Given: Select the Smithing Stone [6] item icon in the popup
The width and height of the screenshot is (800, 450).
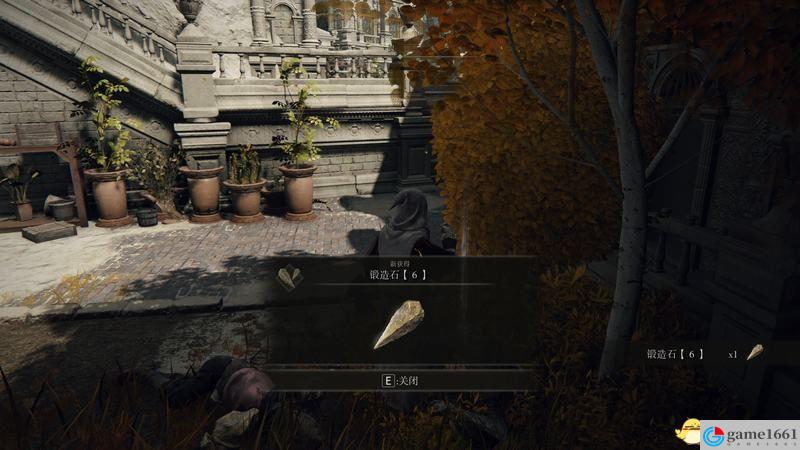Looking at the screenshot, I should coord(398,325).
